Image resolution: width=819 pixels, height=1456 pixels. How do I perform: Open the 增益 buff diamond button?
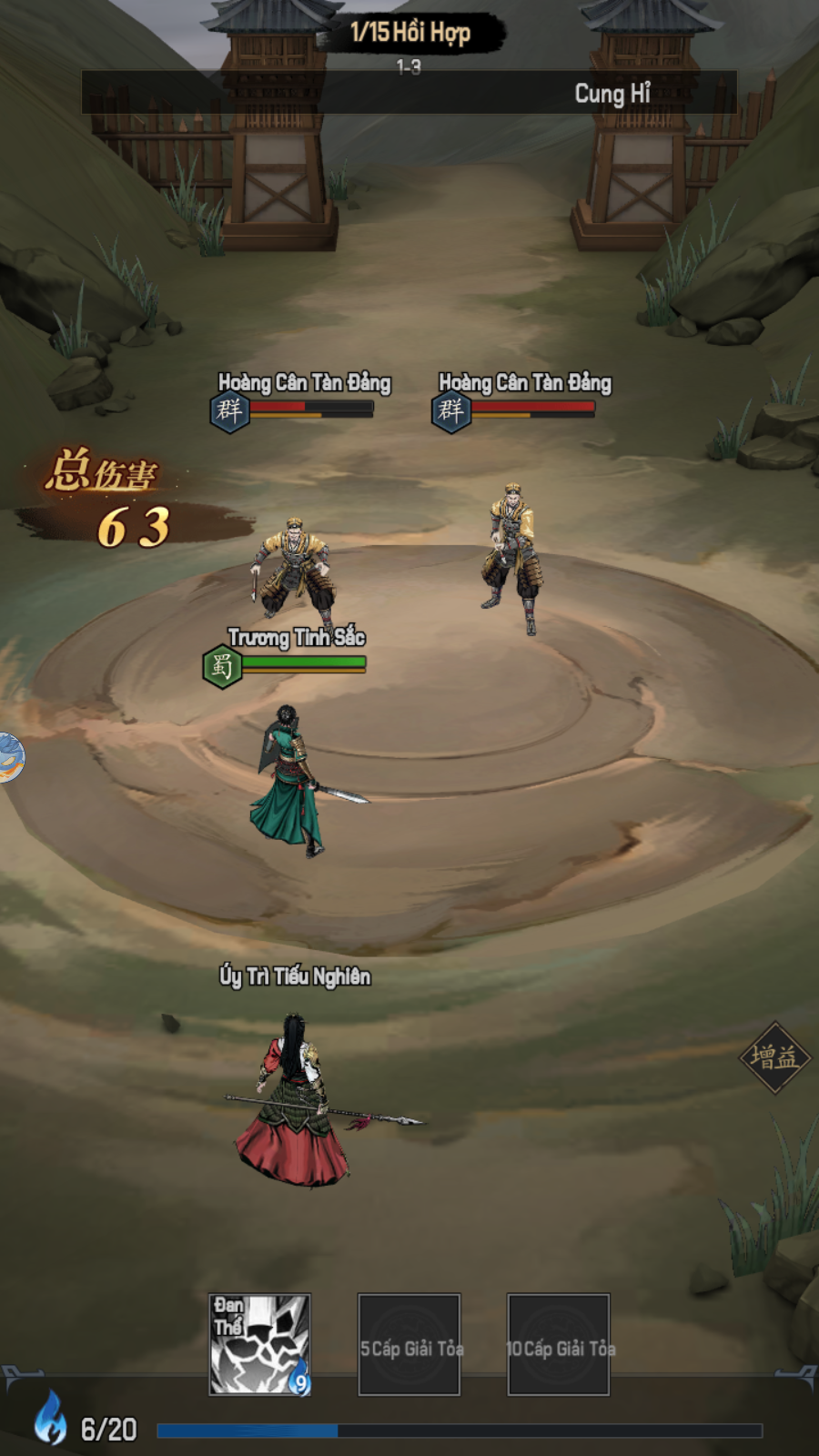tap(774, 1057)
